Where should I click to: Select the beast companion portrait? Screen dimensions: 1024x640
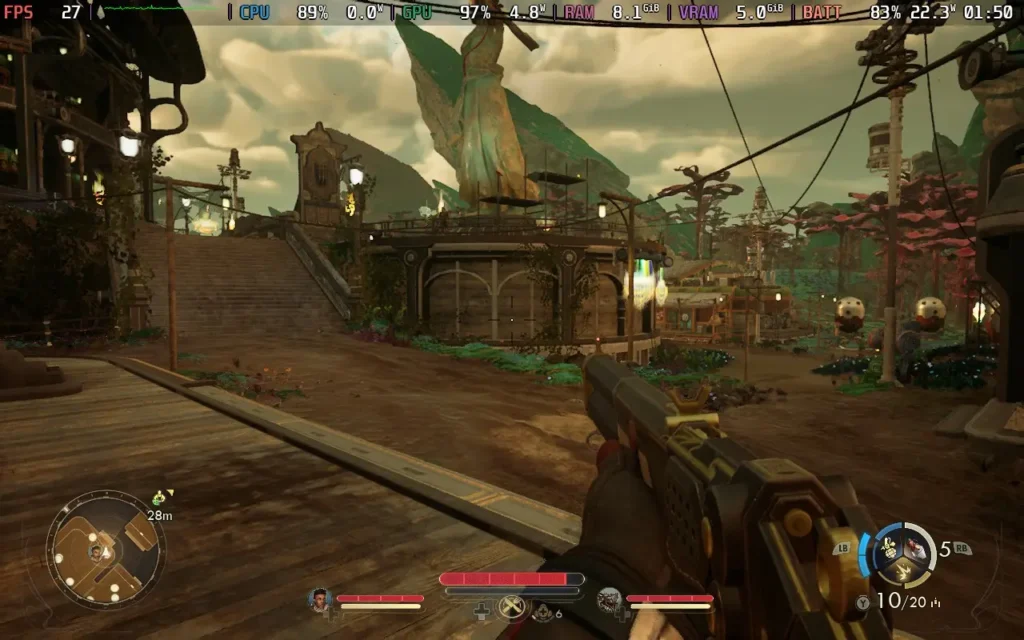[609, 600]
